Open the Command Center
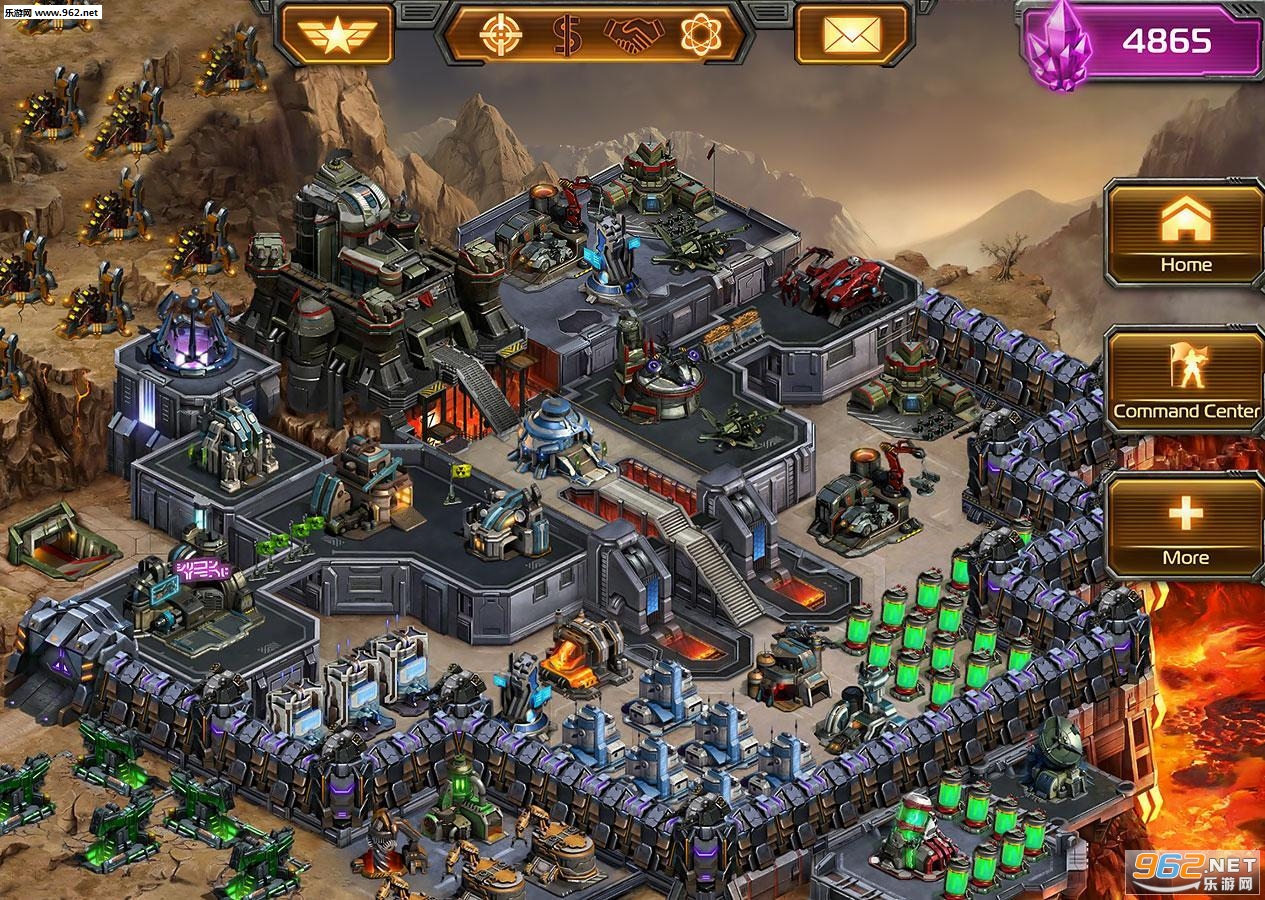Screen dimensions: 1265x900 click(1185, 381)
